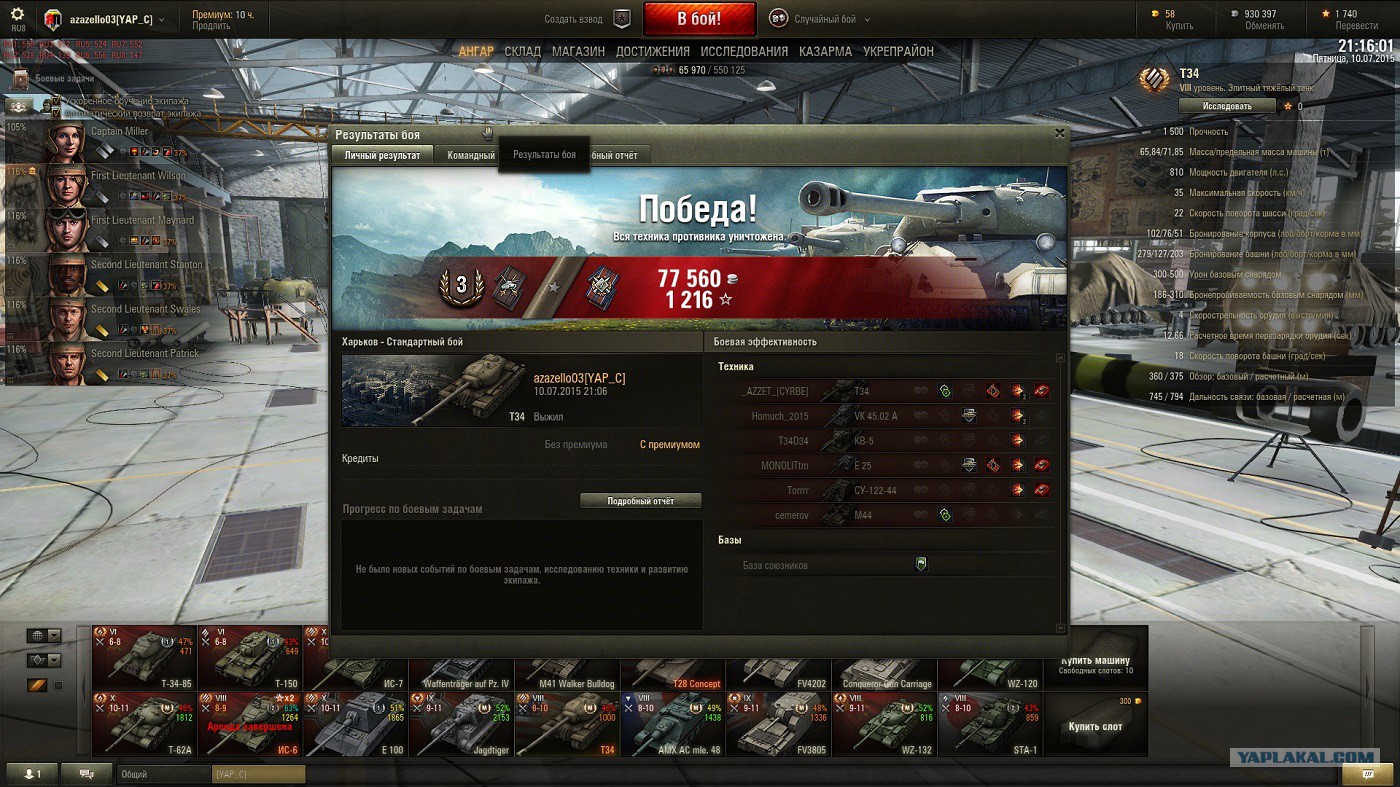Open the Подробный отчёт detailed report
The width and height of the screenshot is (1400, 787).
640,501
